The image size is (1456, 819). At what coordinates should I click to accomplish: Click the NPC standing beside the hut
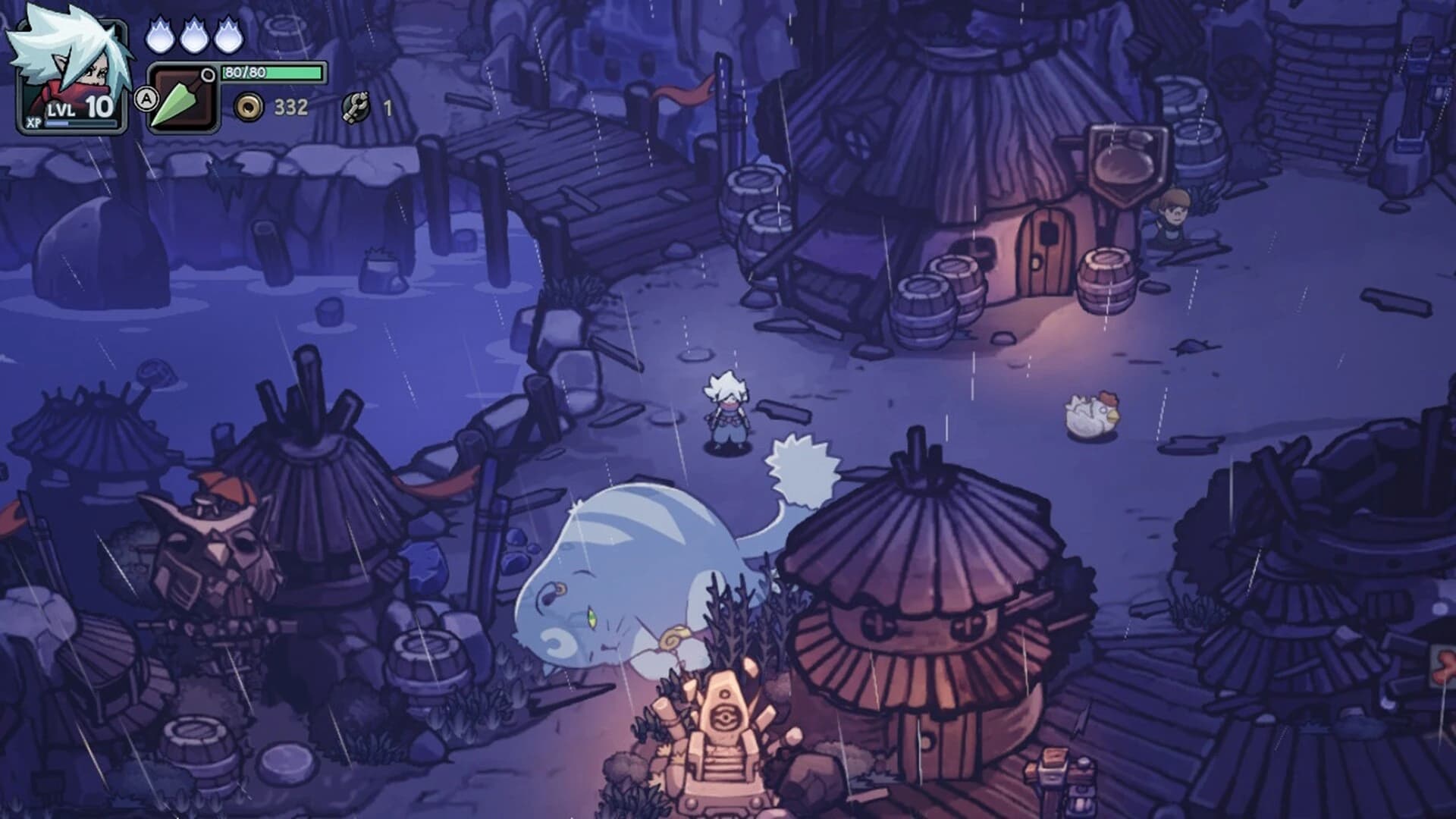point(1172,220)
